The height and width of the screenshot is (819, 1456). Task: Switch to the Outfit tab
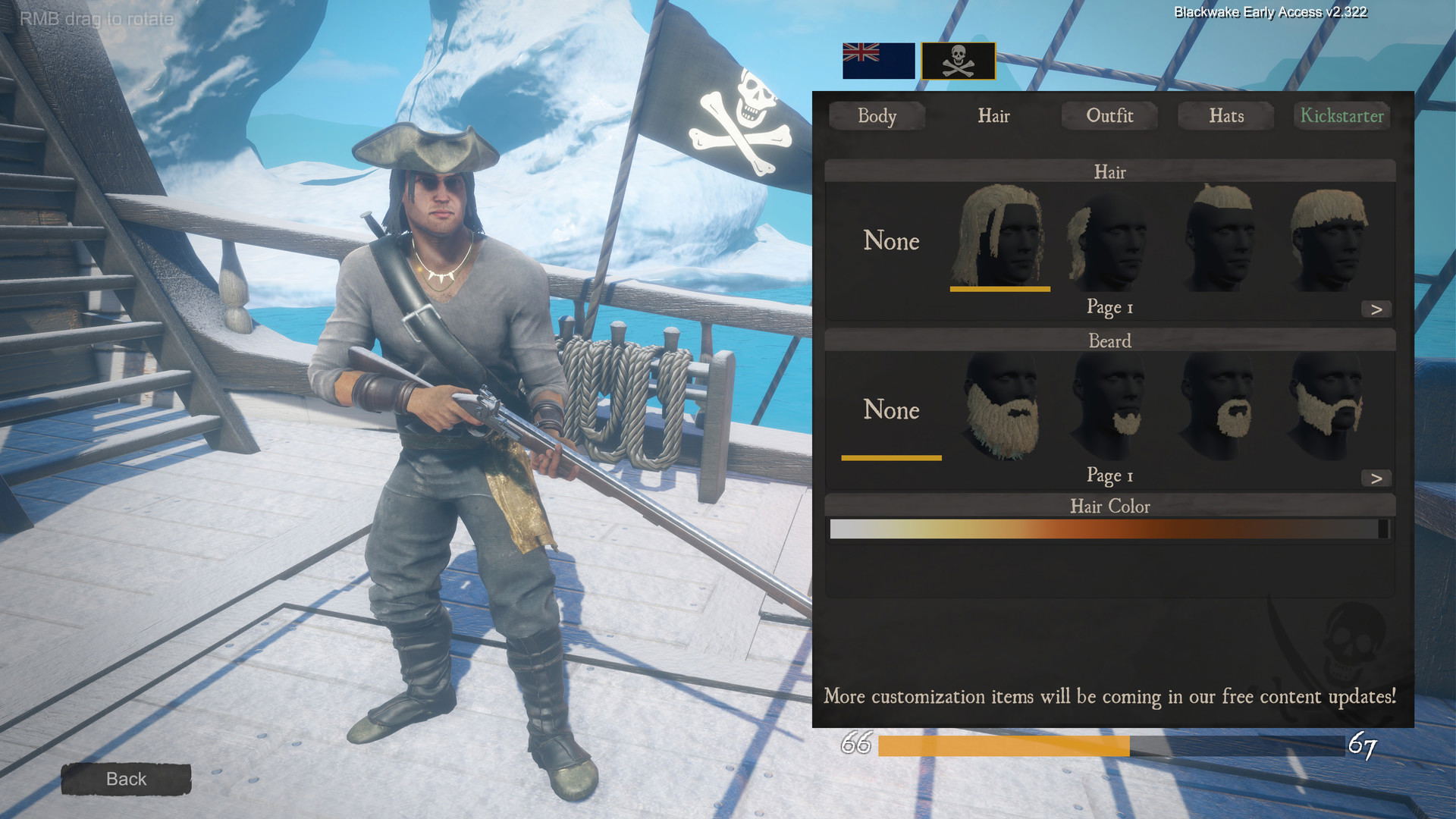1109,116
